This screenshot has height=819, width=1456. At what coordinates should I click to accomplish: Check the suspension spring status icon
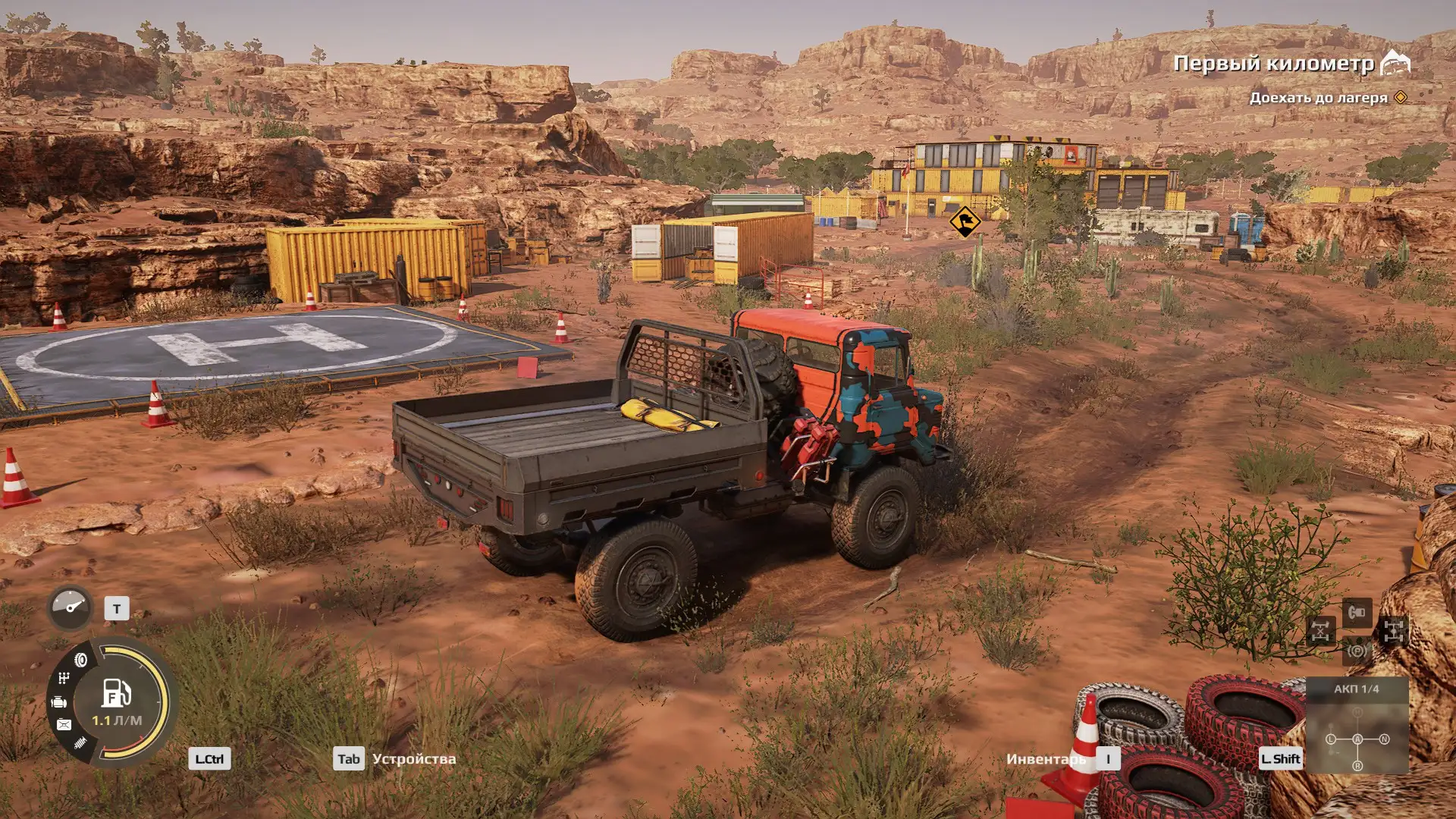[80, 742]
